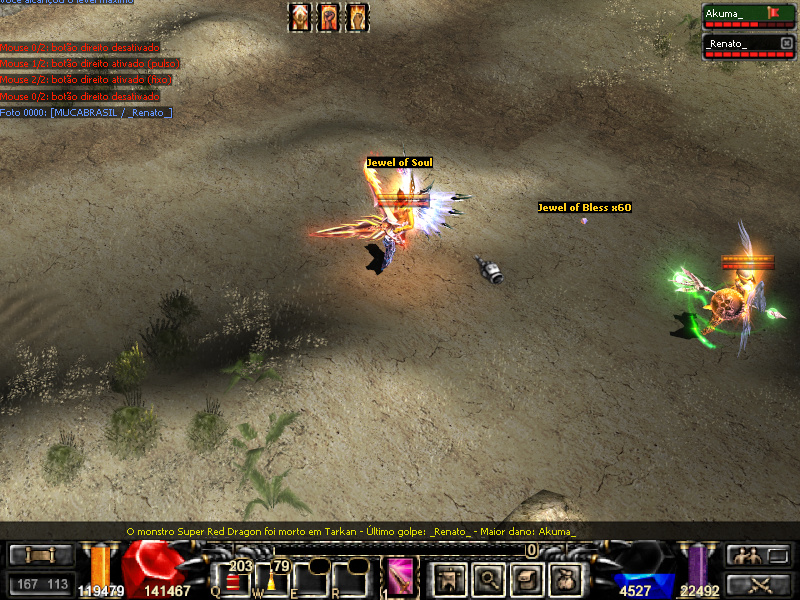Click the red flag icon beside Akuma_
This screenshot has height=600, width=800.
pyautogui.click(x=772, y=13)
